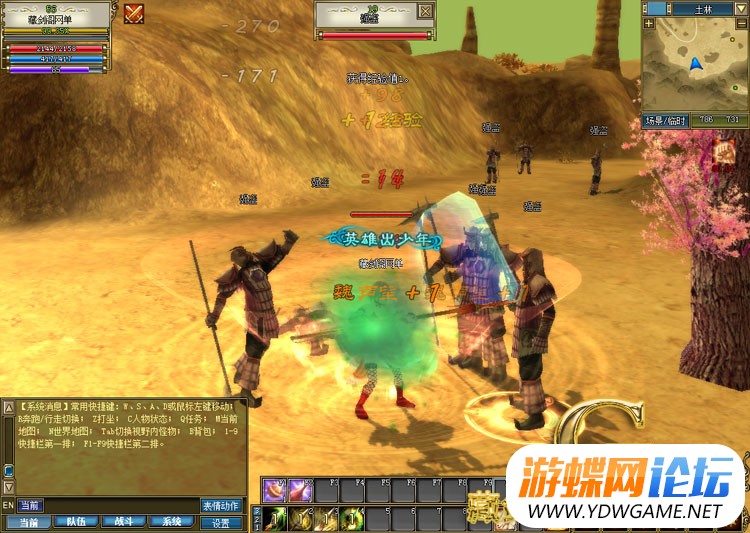Screen dimensions: 750x533
Task: Open chat 设置 settings button
Action: click(x=221, y=522)
